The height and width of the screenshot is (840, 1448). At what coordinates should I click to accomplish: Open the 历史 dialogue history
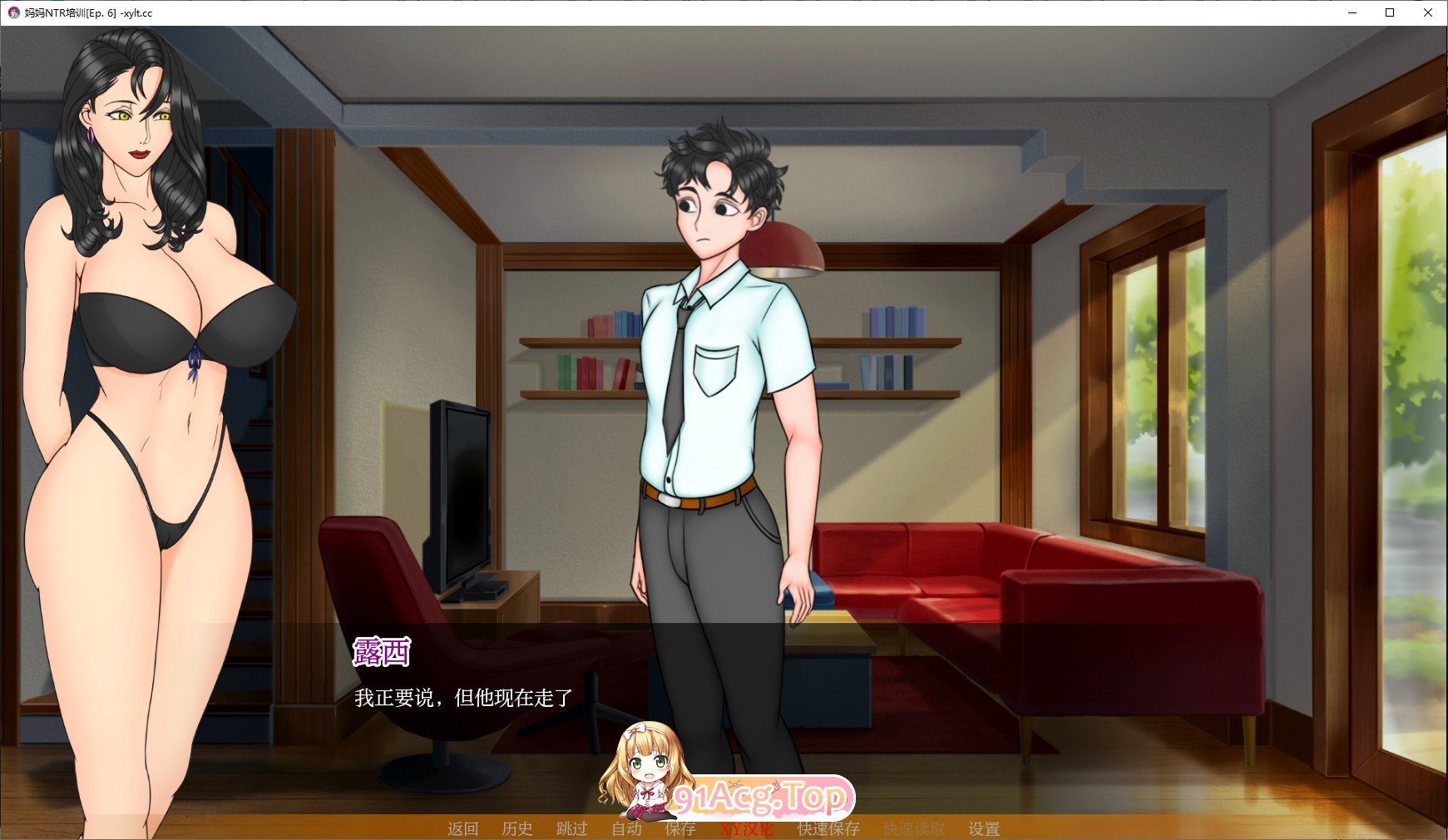519,828
